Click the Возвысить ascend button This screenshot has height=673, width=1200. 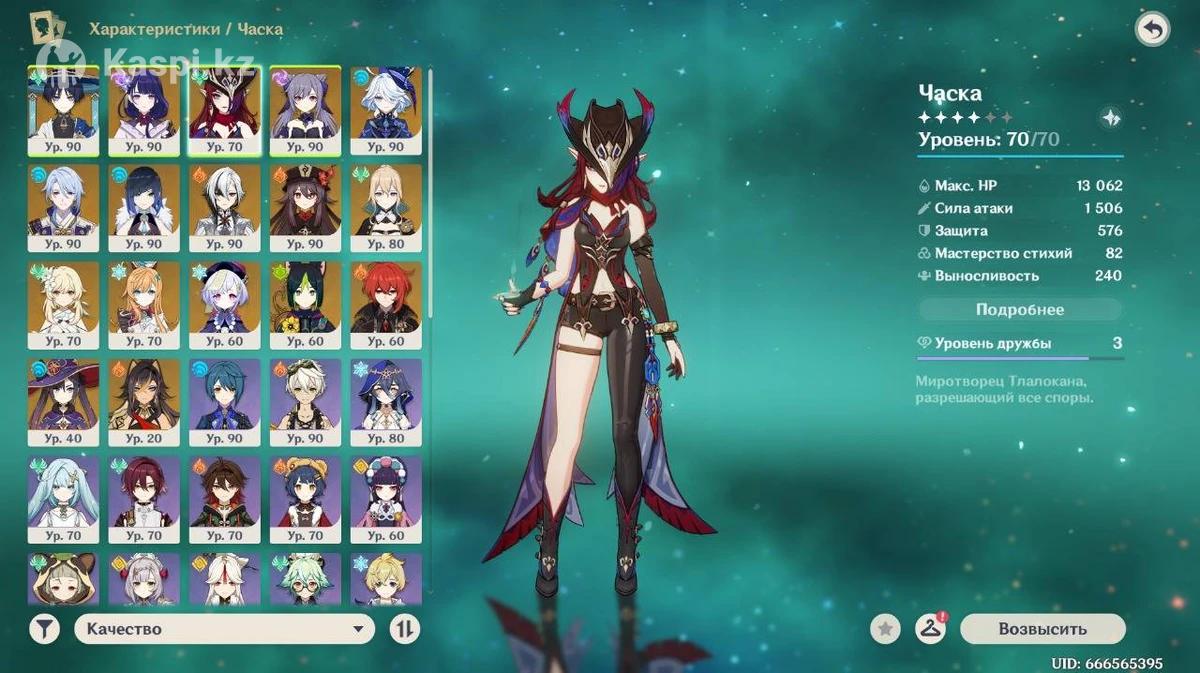click(1042, 629)
